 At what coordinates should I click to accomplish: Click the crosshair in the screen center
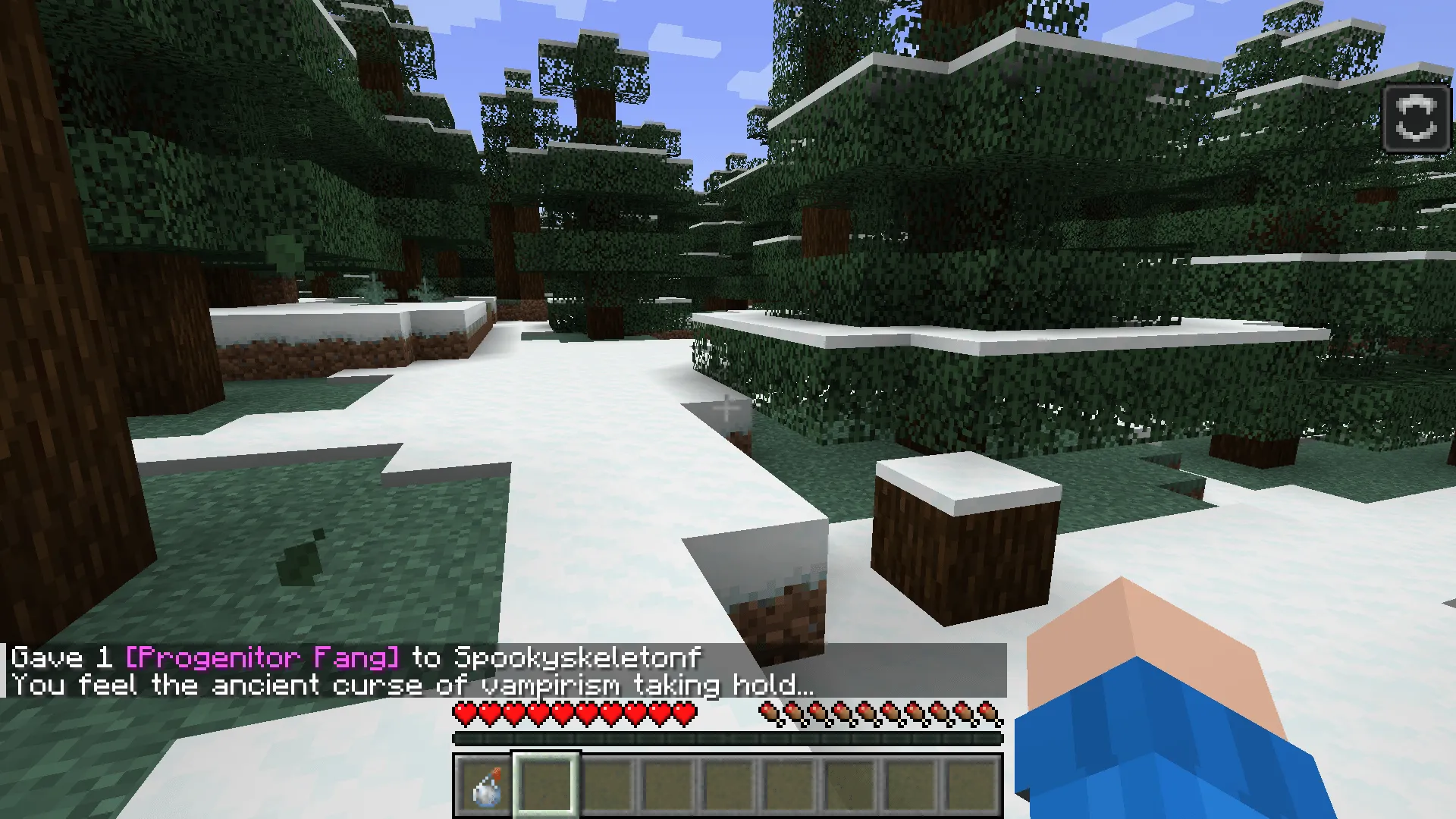pyautogui.click(x=728, y=409)
